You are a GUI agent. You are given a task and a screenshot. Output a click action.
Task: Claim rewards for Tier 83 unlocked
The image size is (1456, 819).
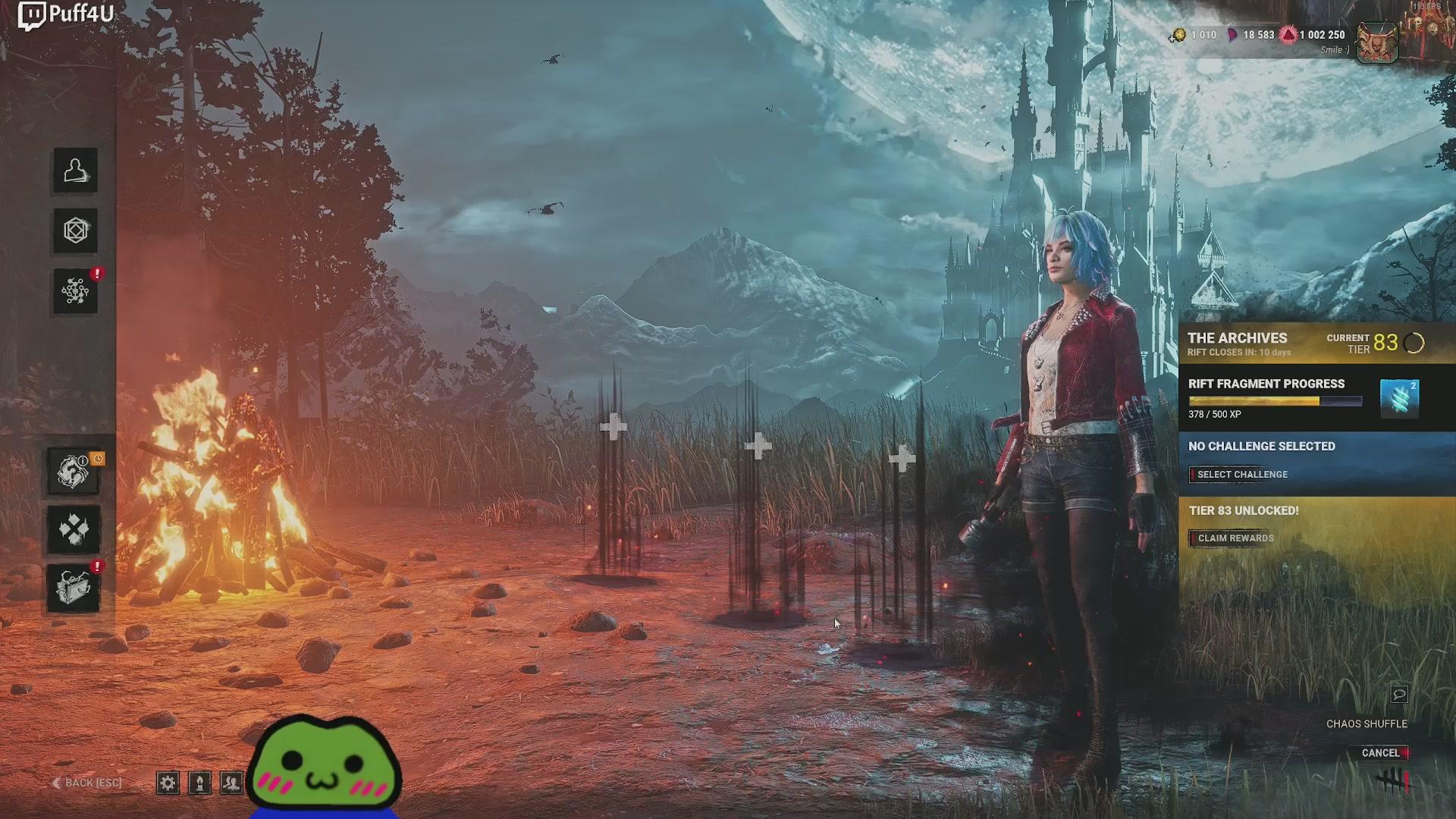coord(1232,538)
